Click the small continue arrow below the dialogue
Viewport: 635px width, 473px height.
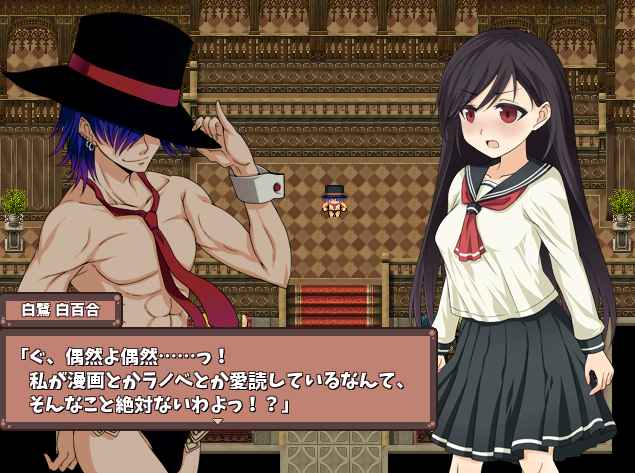[218, 421]
